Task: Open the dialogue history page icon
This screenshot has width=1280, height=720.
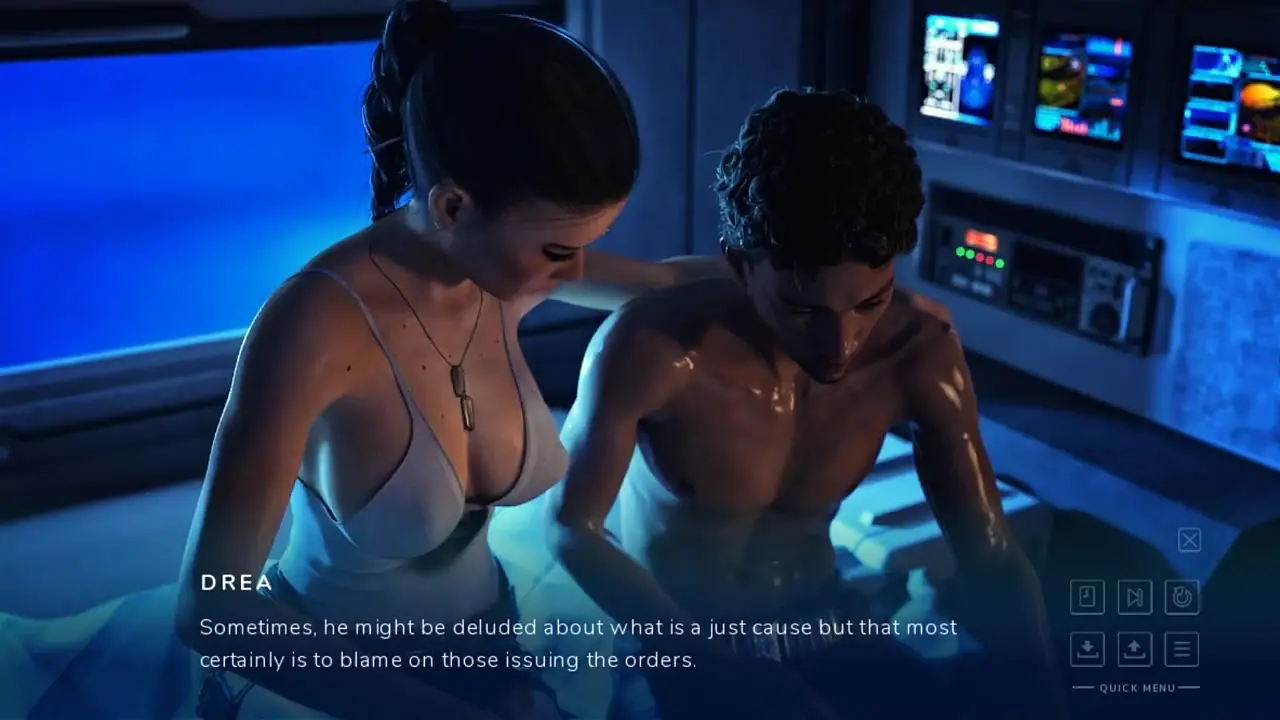Action: [x=1087, y=597]
